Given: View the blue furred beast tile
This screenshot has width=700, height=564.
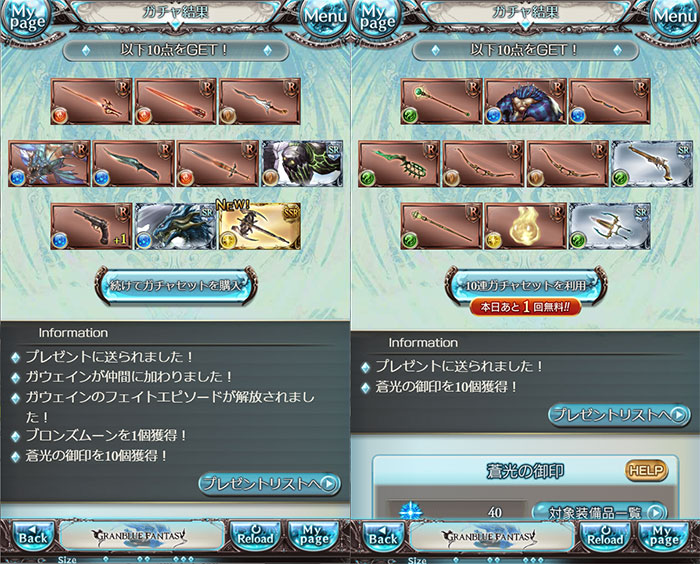Looking at the screenshot, I should click(x=525, y=101).
